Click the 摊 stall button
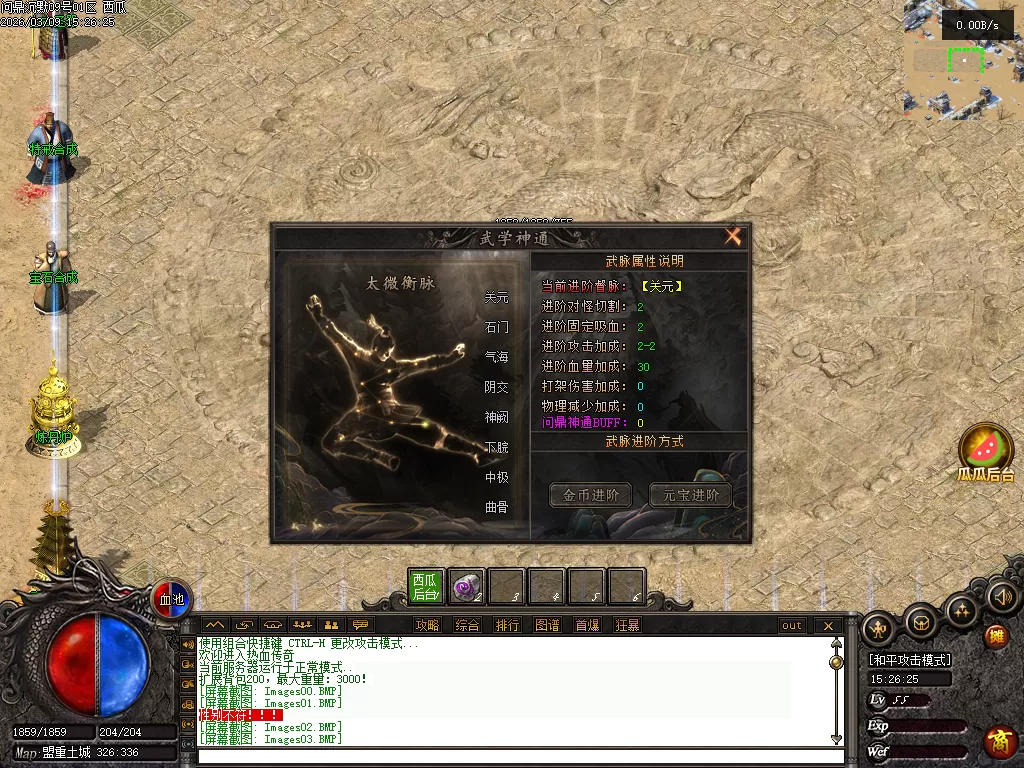 [996, 635]
